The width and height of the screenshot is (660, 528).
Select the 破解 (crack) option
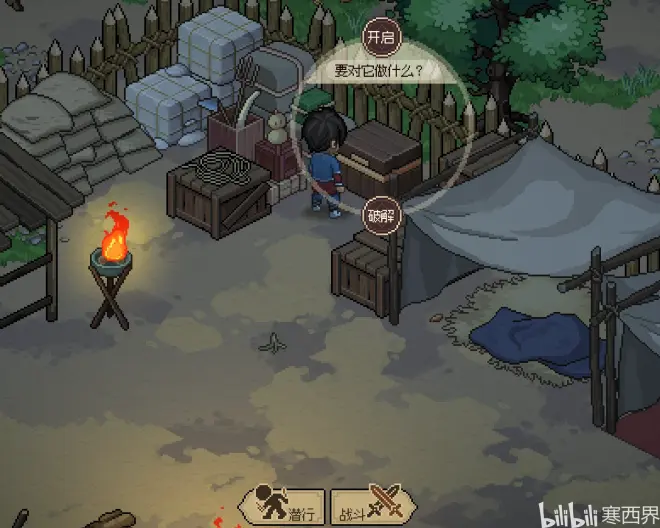pos(381,214)
